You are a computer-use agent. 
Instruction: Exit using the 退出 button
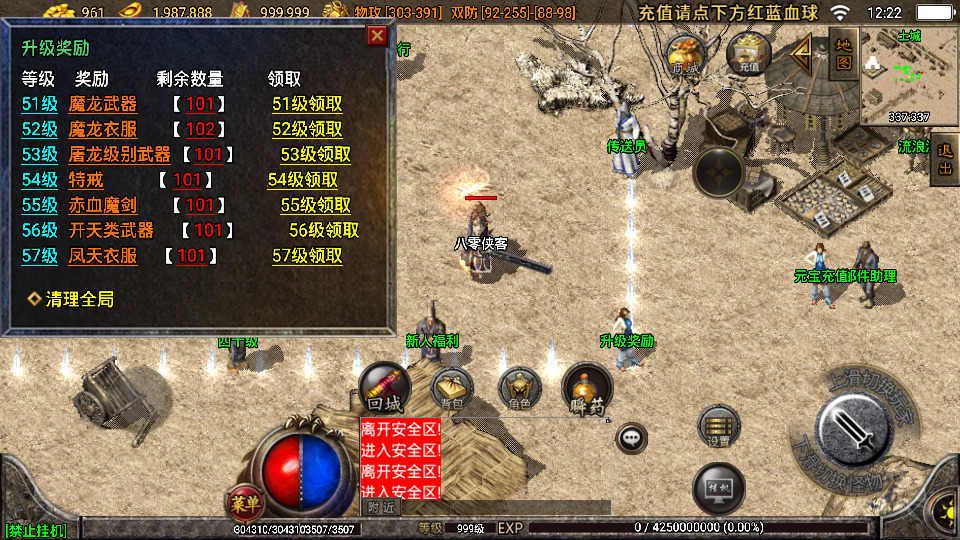pyautogui.click(x=944, y=159)
